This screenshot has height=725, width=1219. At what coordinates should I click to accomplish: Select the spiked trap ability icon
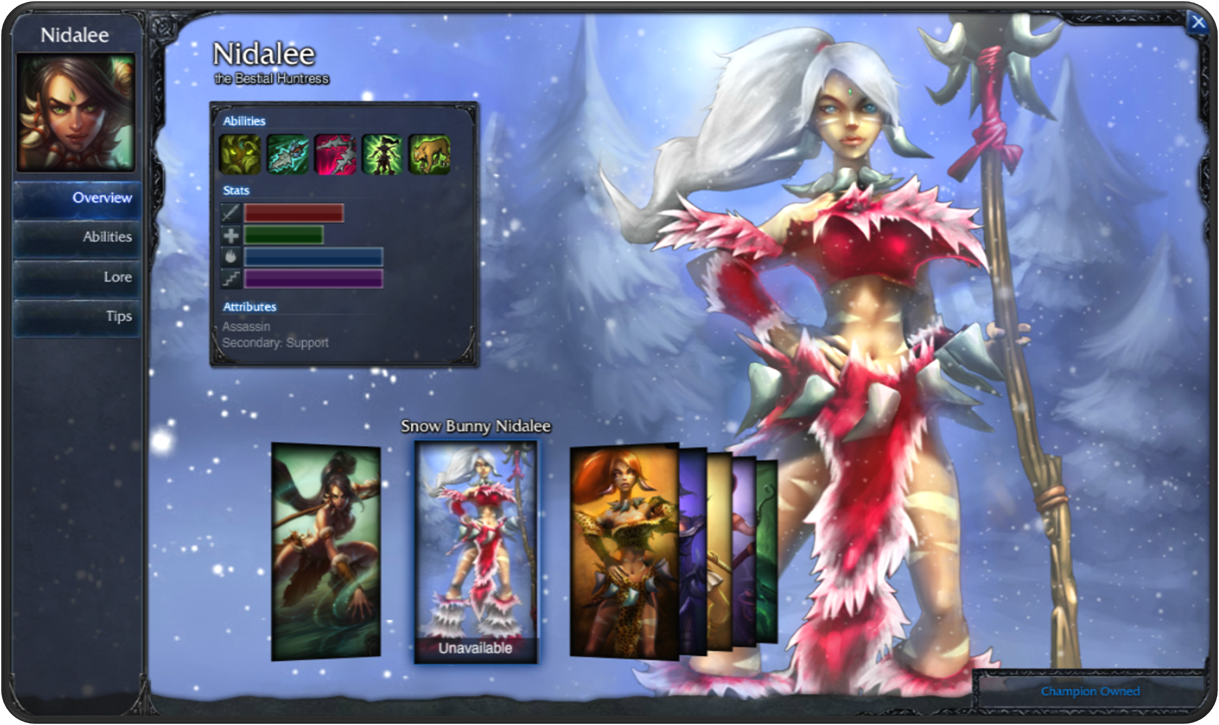coord(334,155)
